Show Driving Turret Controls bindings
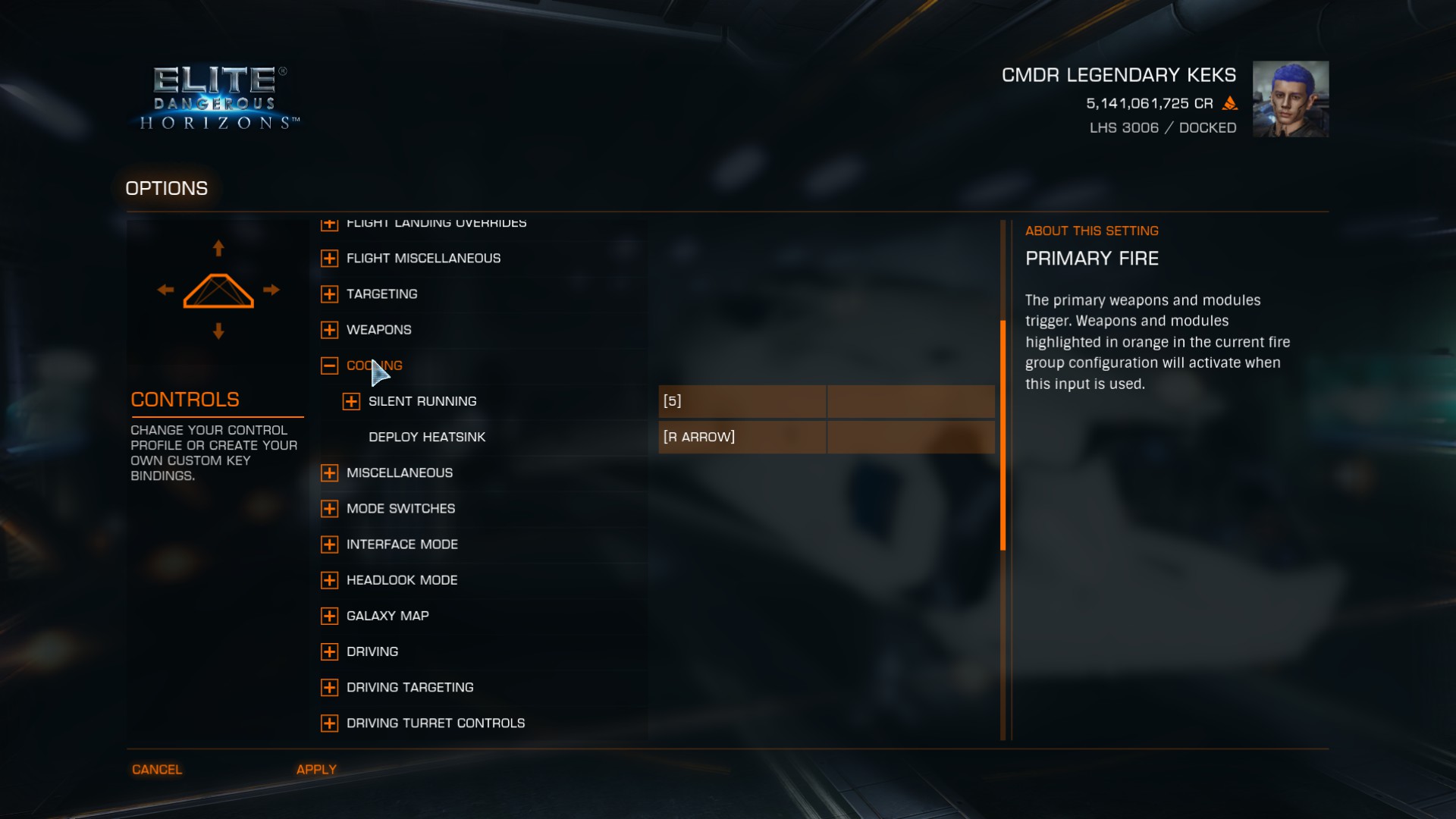Screen dimensions: 1456x819 point(329,723)
